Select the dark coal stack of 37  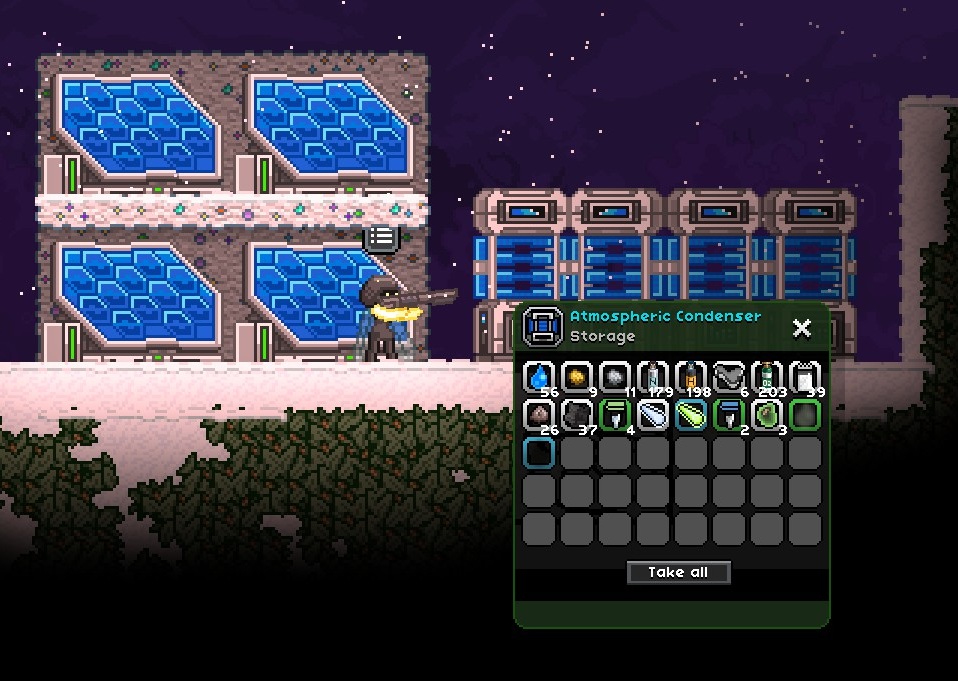577,415
